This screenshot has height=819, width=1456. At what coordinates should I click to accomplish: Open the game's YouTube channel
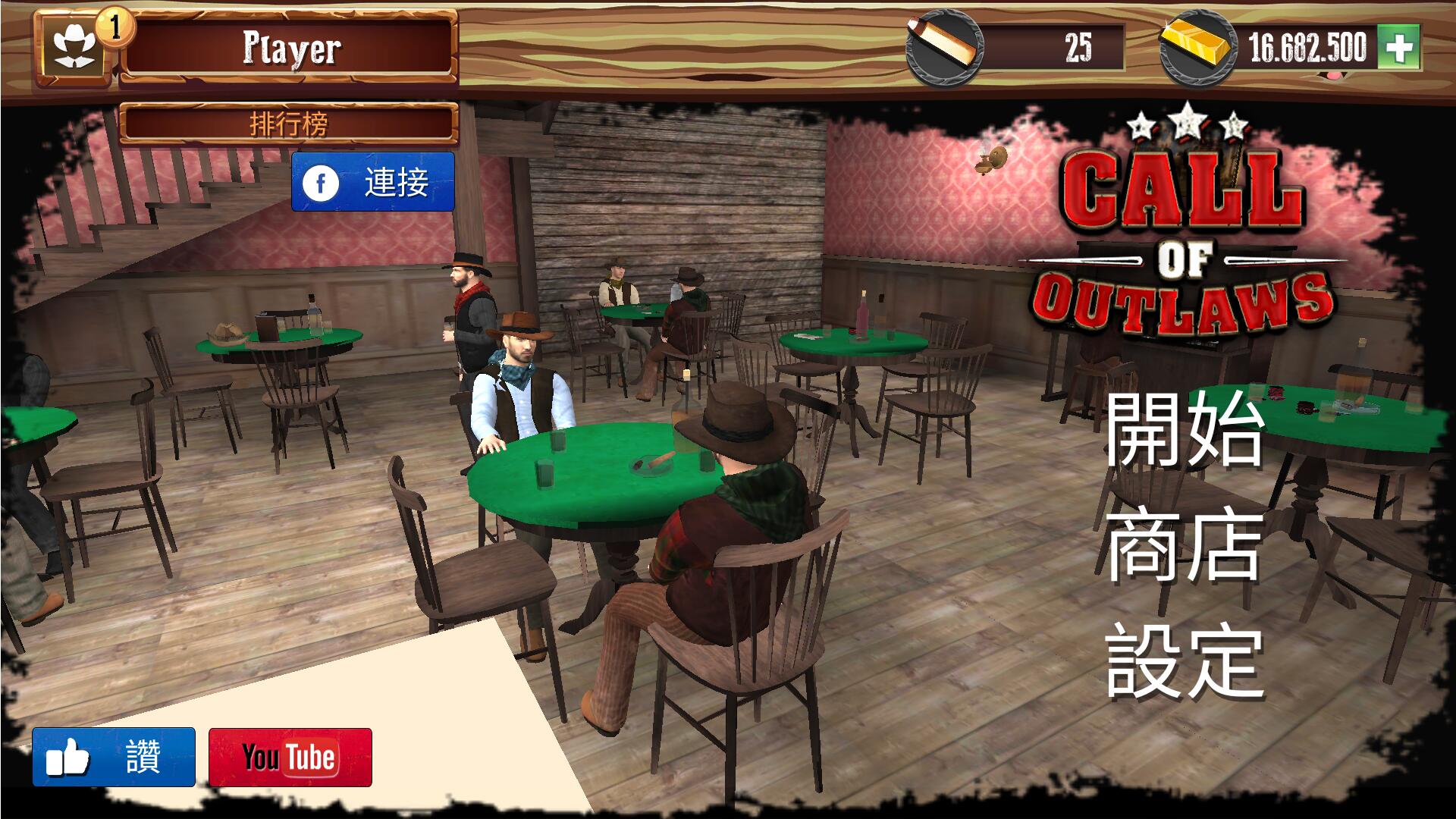tap(290, 758)
